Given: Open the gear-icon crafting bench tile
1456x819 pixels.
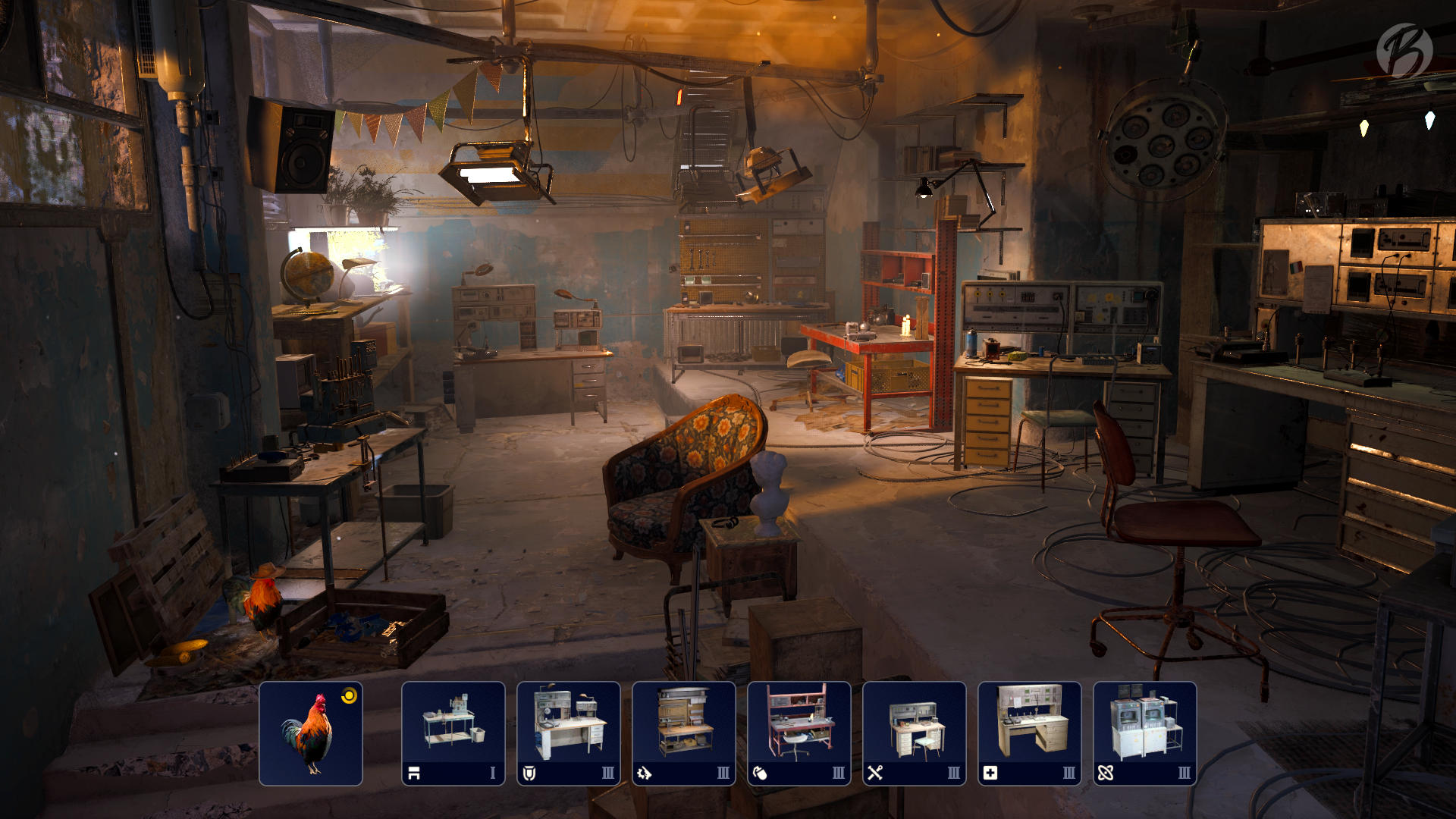Looking at the screenshot, I should coord(684,733).
